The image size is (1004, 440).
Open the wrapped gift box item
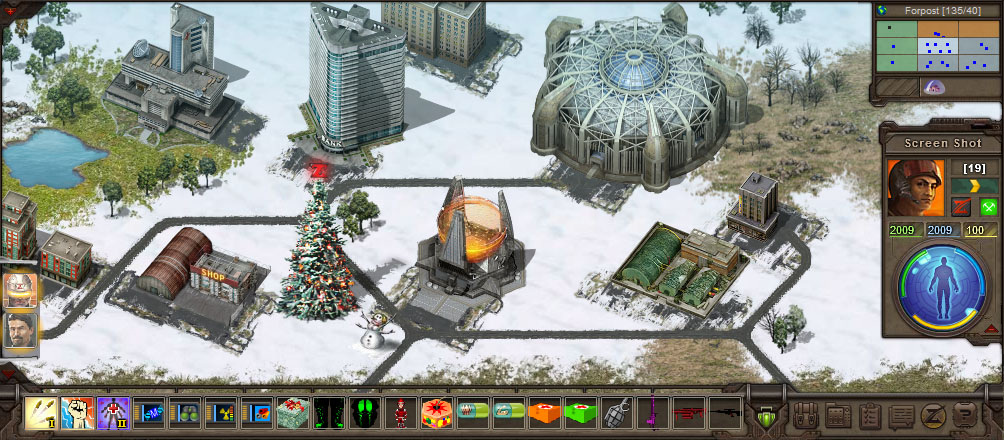(292, 411)
